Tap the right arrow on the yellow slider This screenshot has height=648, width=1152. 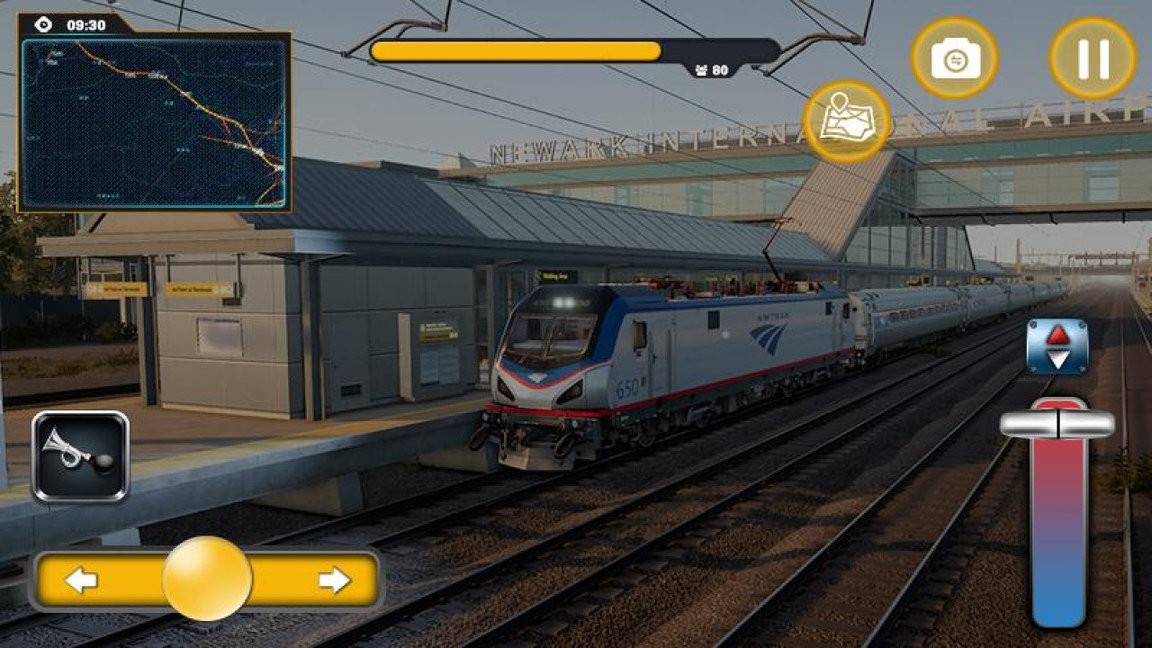[x=335, y=580]
